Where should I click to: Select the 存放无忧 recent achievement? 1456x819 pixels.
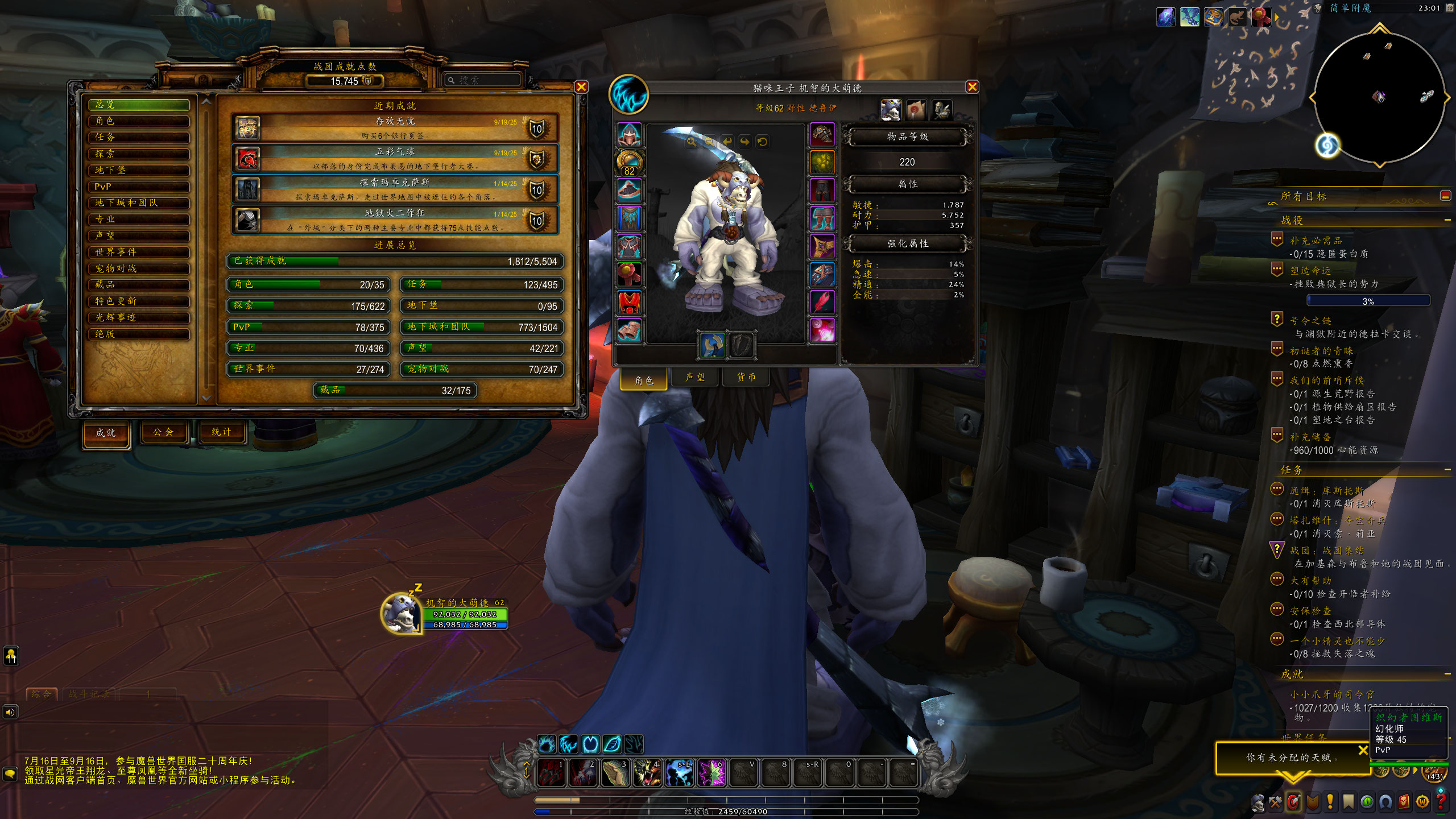(395, 128)
